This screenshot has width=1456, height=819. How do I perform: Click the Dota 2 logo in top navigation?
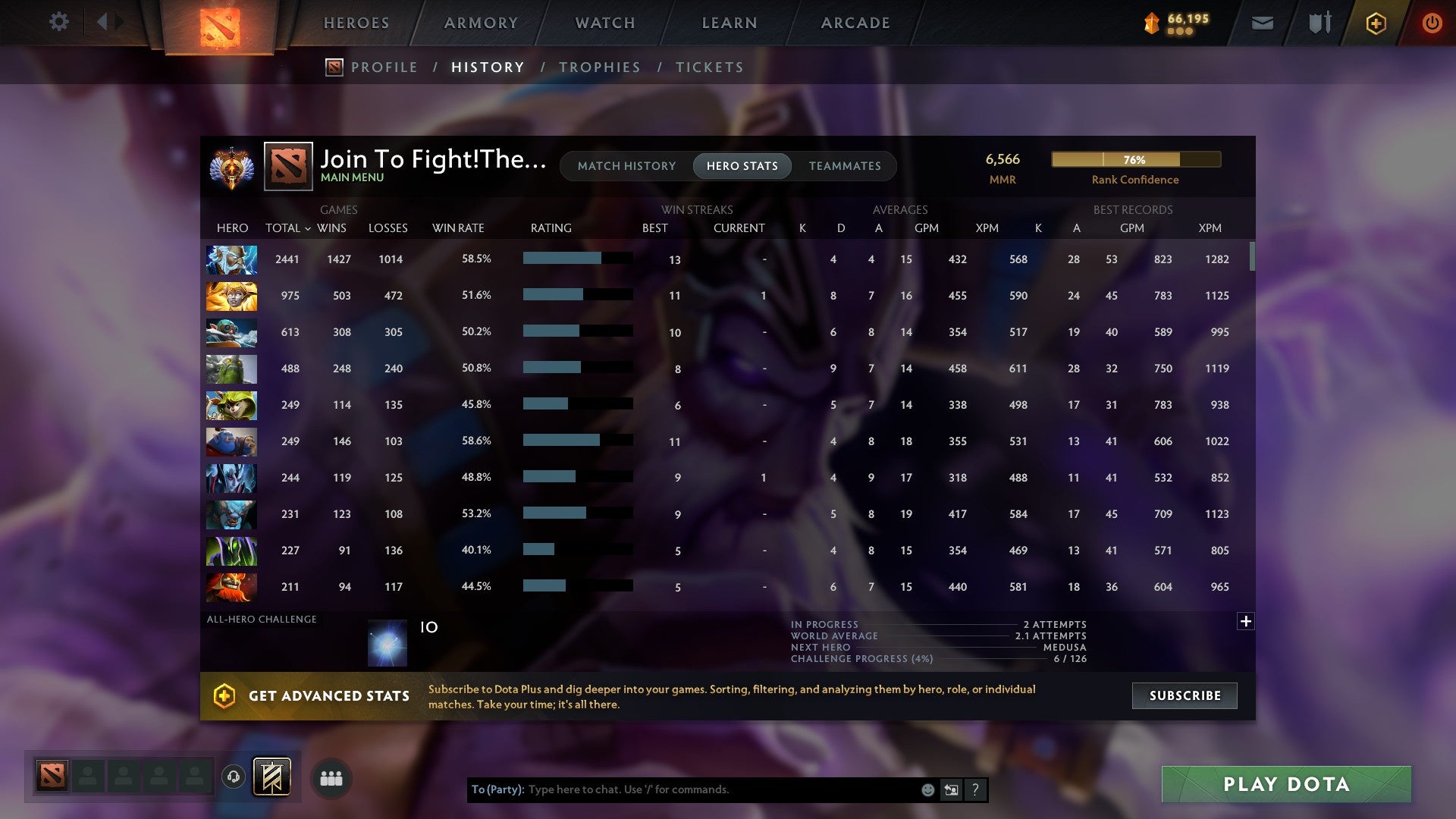(x=220, y=23)
